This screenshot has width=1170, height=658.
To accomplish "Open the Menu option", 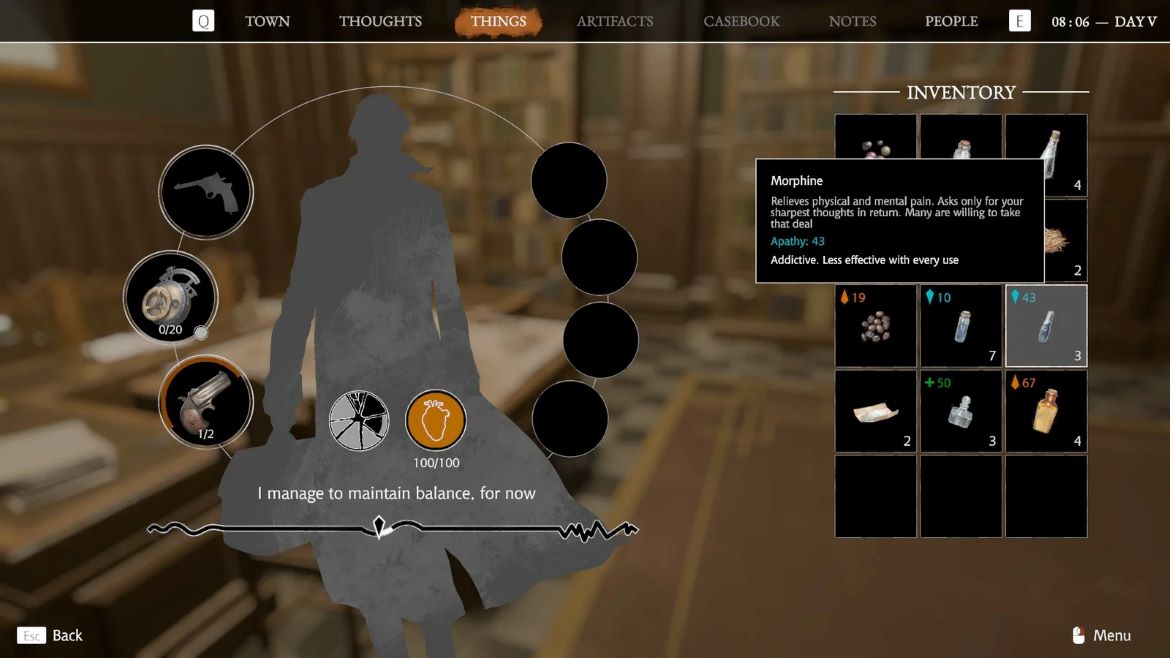I will tap(1102, 635).
